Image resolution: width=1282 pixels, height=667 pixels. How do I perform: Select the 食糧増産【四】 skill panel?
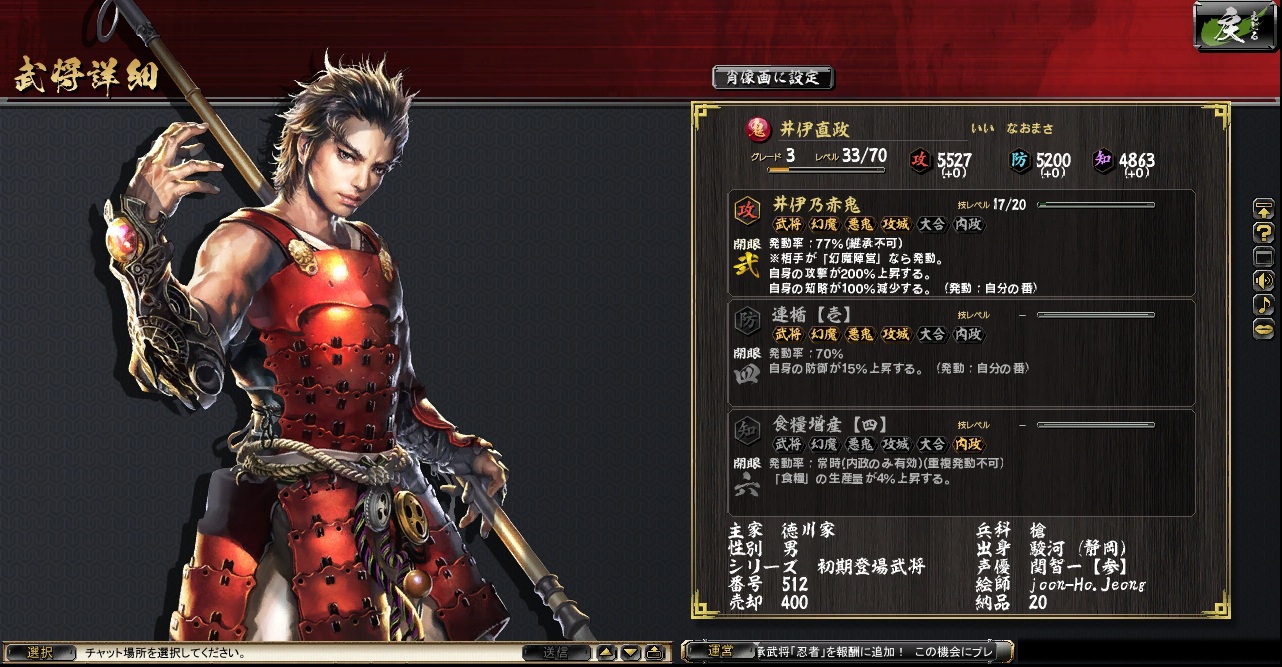point(961,462)
